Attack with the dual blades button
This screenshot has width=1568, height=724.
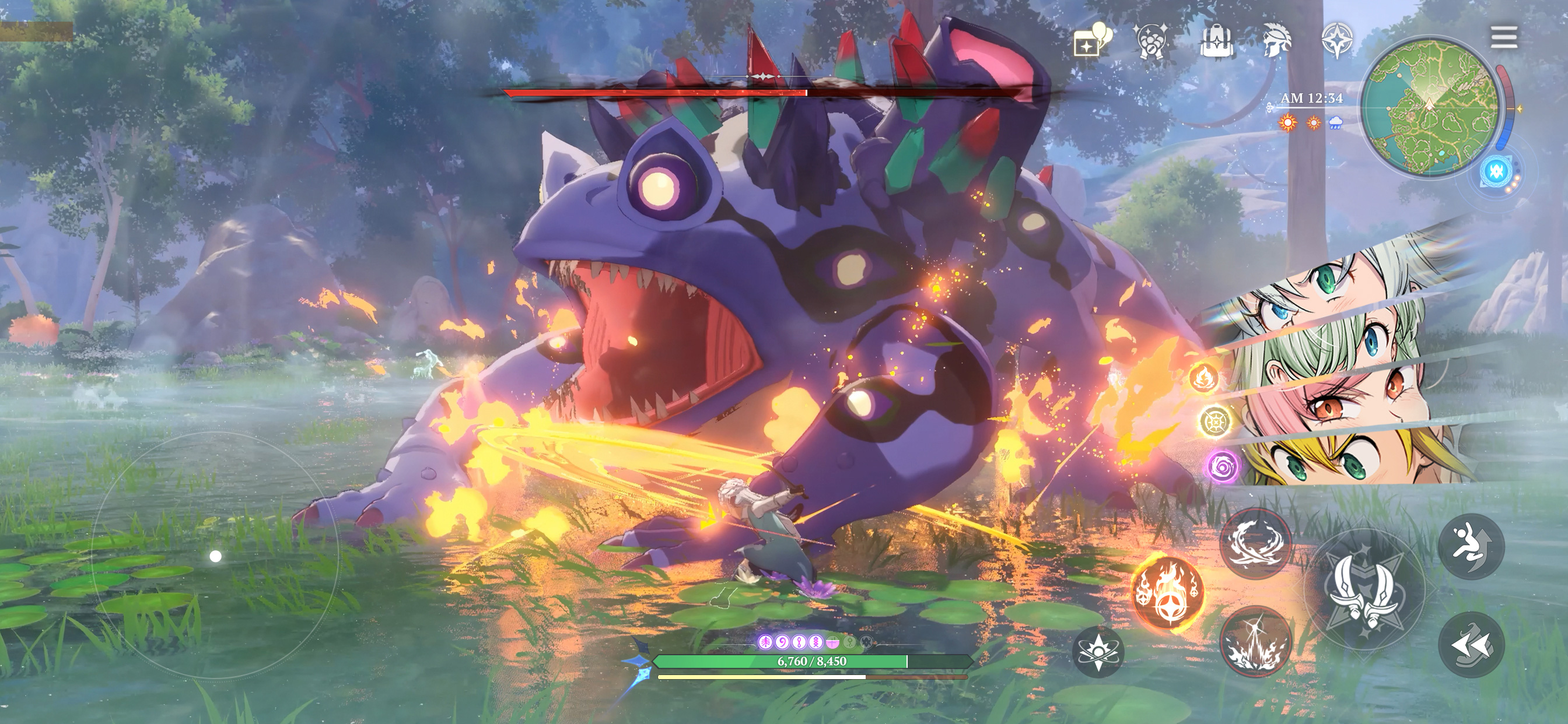point(1363,589)
